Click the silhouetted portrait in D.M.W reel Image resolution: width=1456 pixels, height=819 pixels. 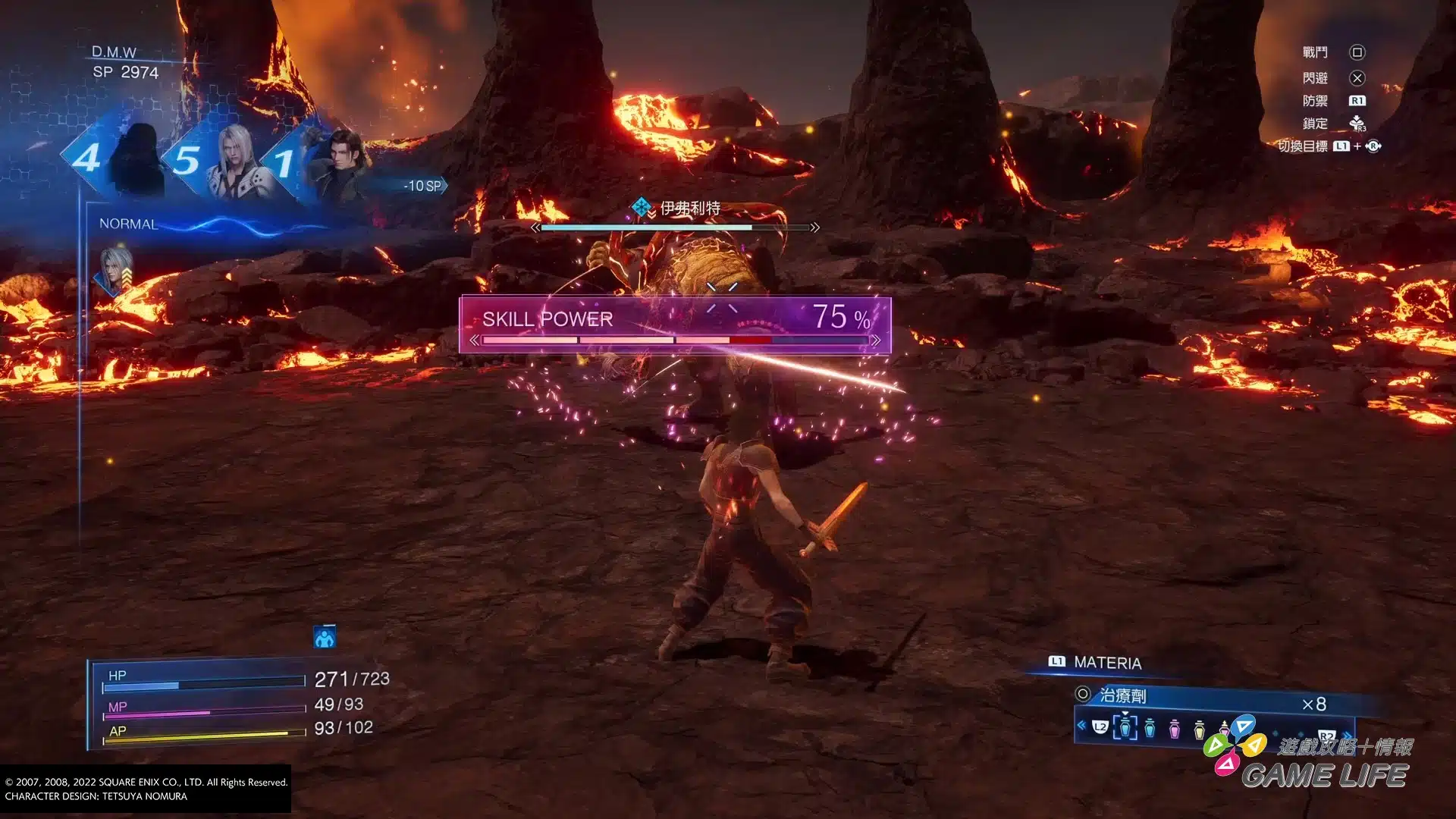(138, 159)
